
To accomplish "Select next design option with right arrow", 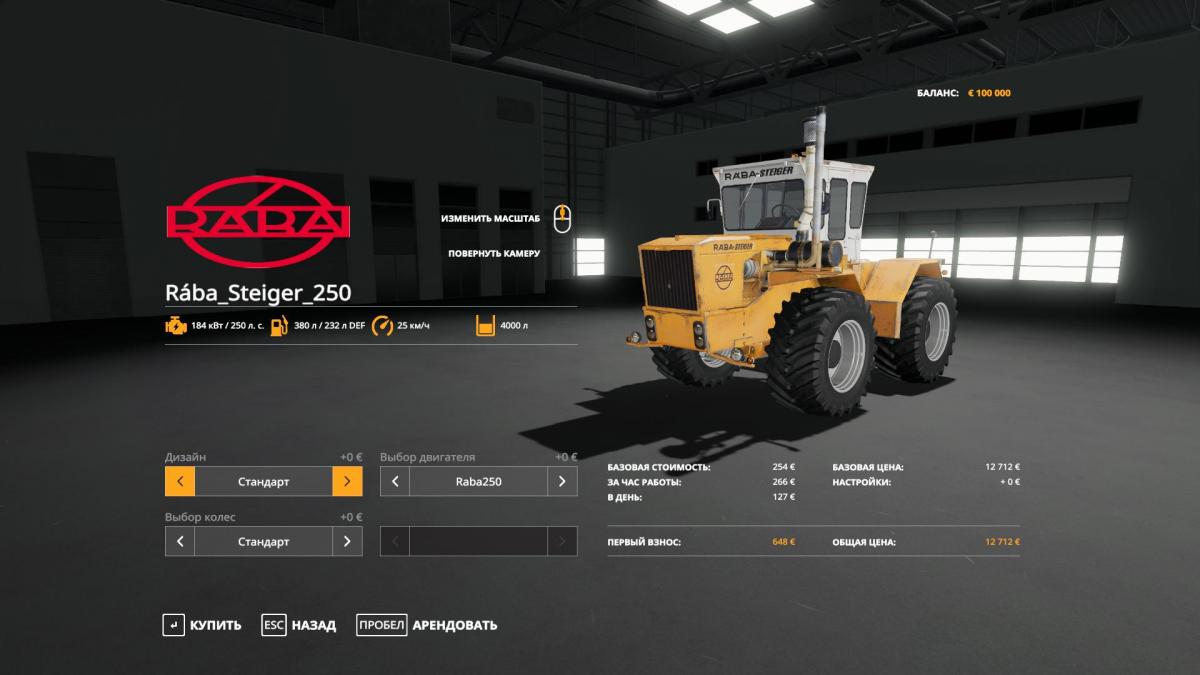I will (347, 481).
